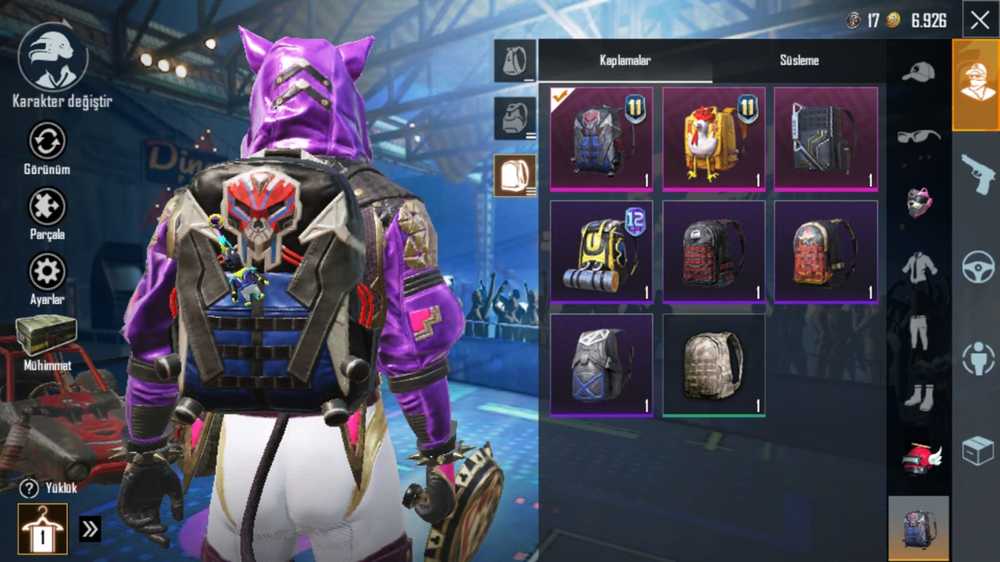Open the pistol weapon category
The height and width of the screenshot is (562, 1000).
coord(977,173)
